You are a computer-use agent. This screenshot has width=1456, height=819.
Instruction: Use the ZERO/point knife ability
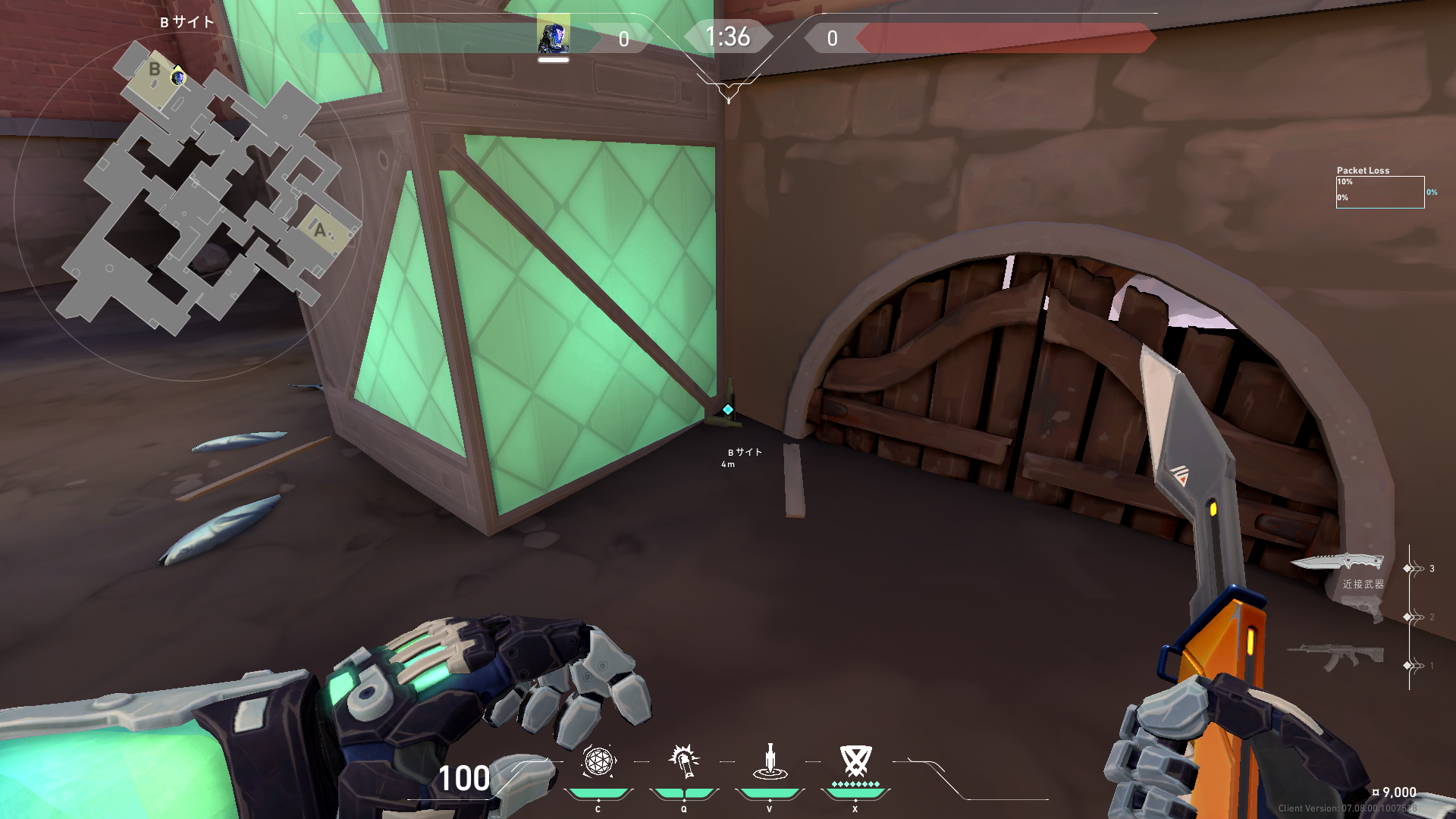(770, 761)
